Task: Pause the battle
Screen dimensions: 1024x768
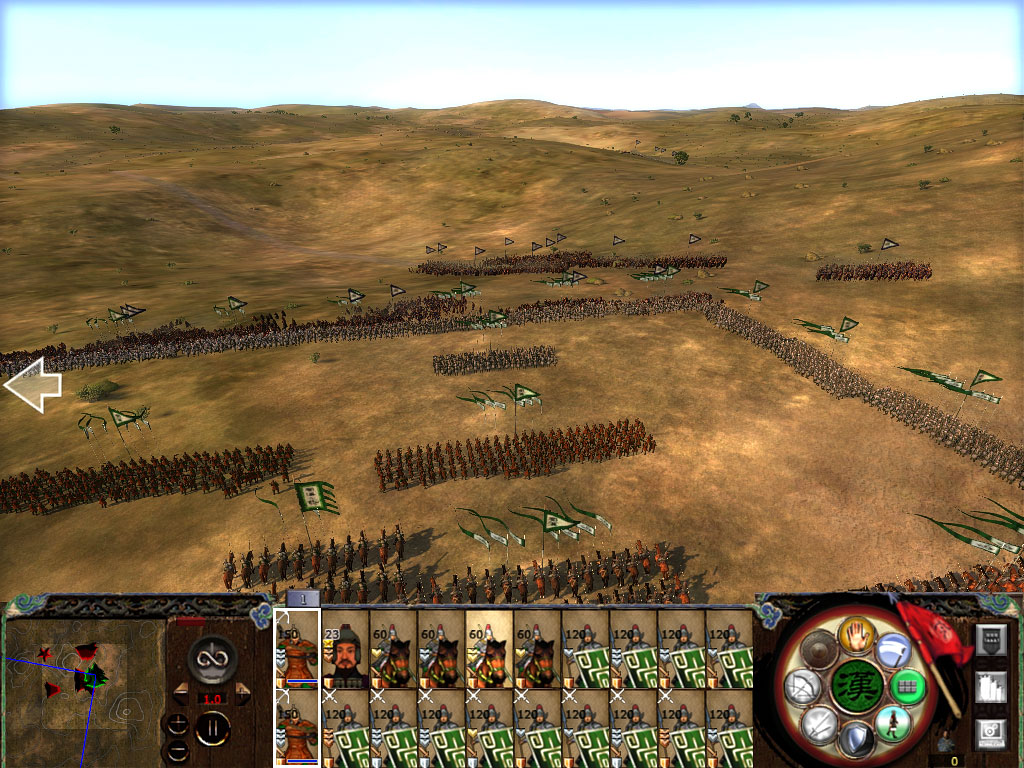Action: click(212, 728)
